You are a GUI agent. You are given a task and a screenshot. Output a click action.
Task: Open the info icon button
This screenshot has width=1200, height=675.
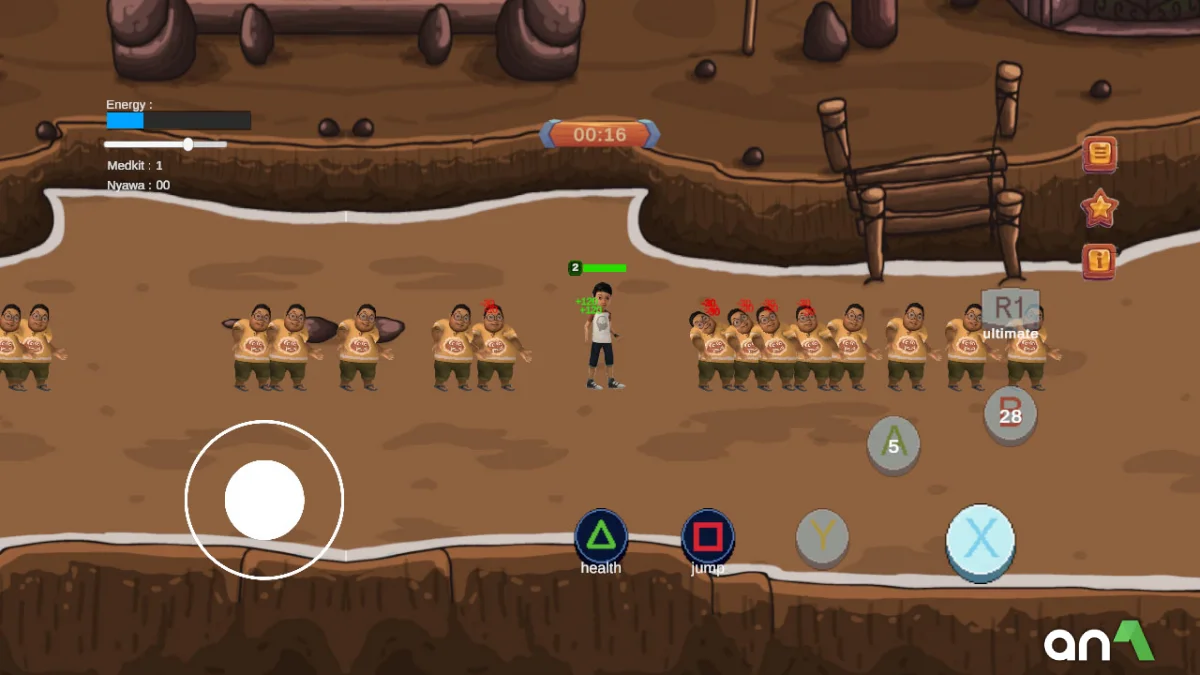tap(1099, 261)
